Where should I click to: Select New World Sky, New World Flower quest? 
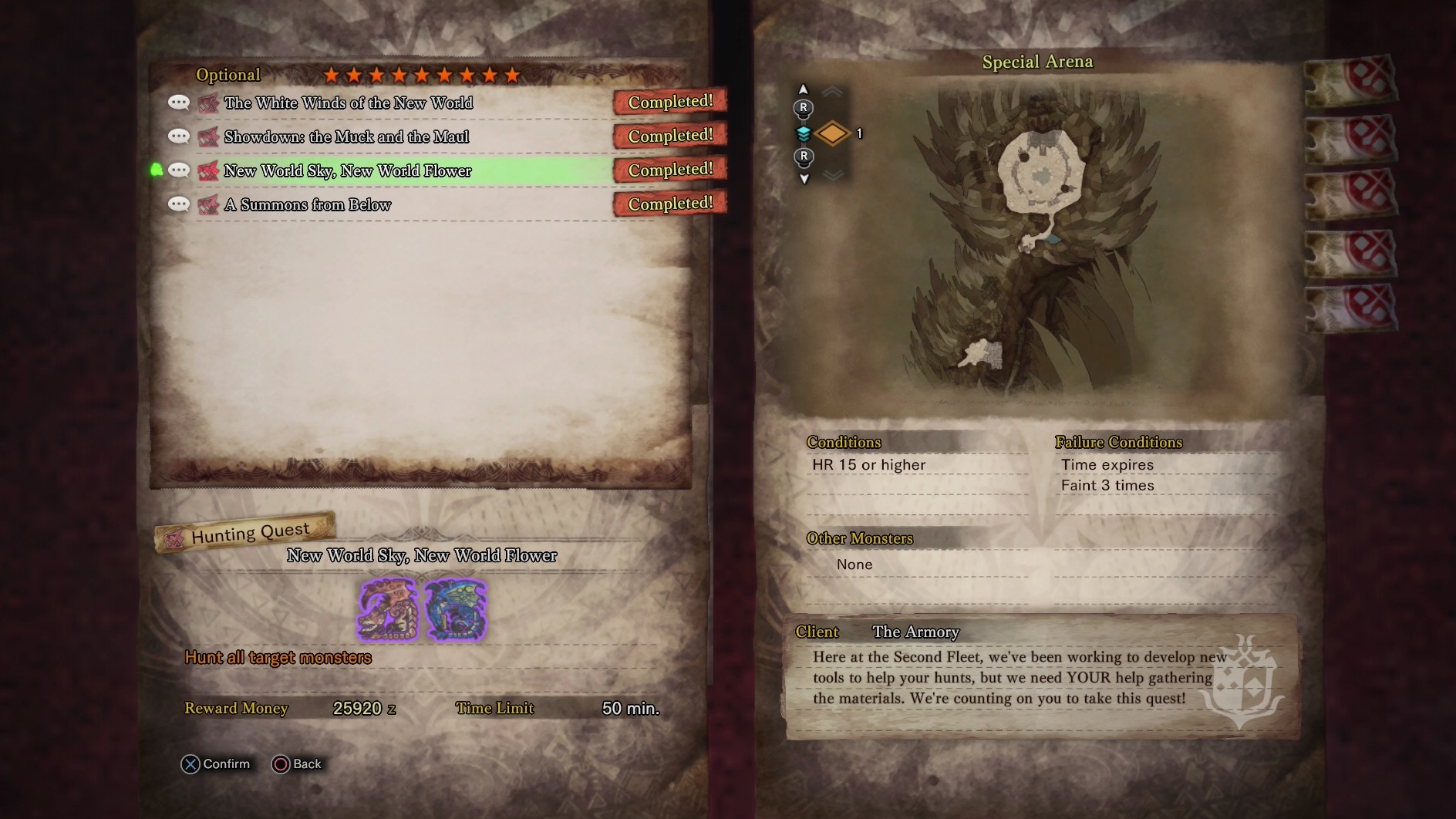(348, 171)
